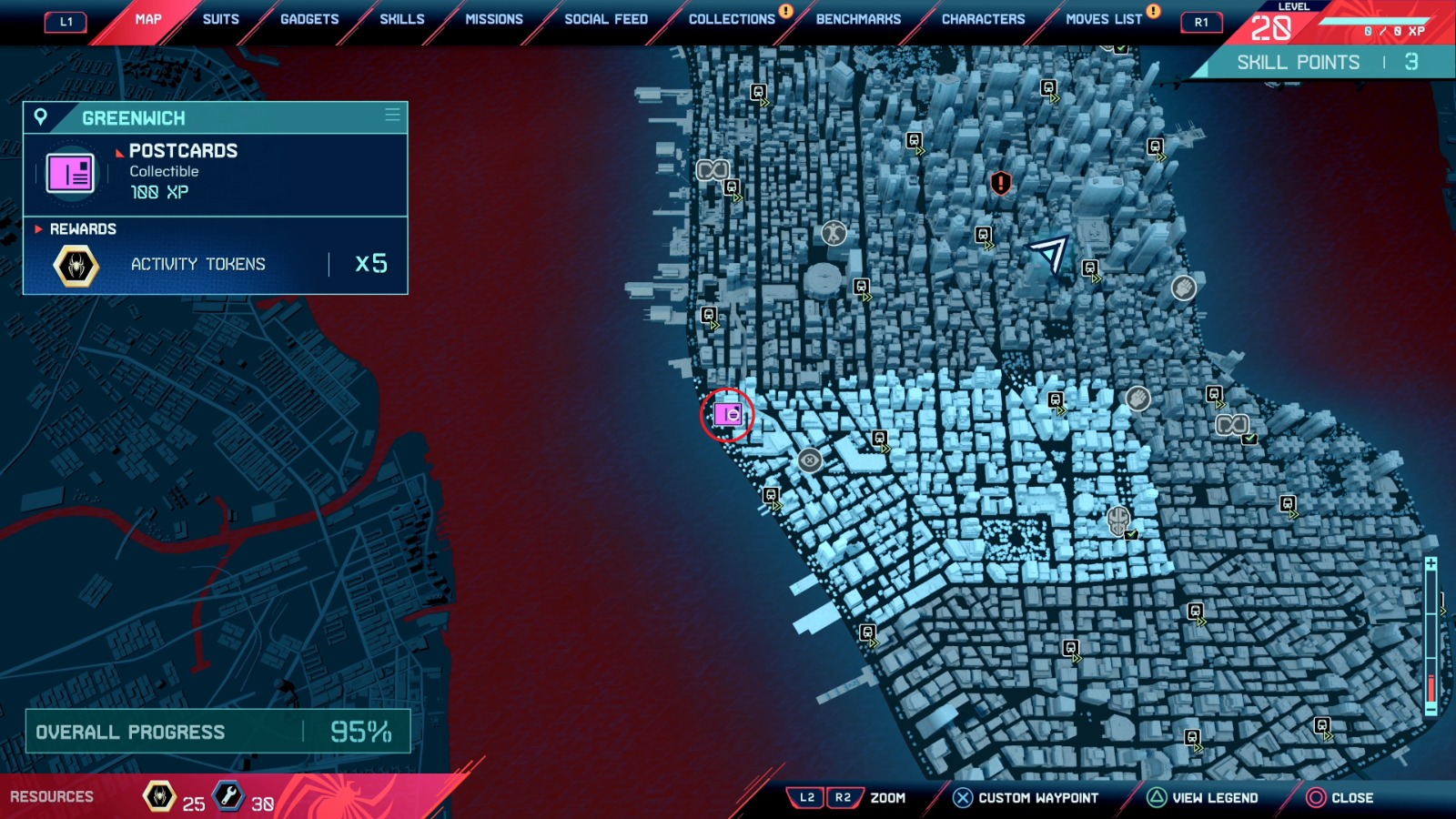1456x819 pixels.
Task: Click the Overall Progress panel
Action: (217, 732)
